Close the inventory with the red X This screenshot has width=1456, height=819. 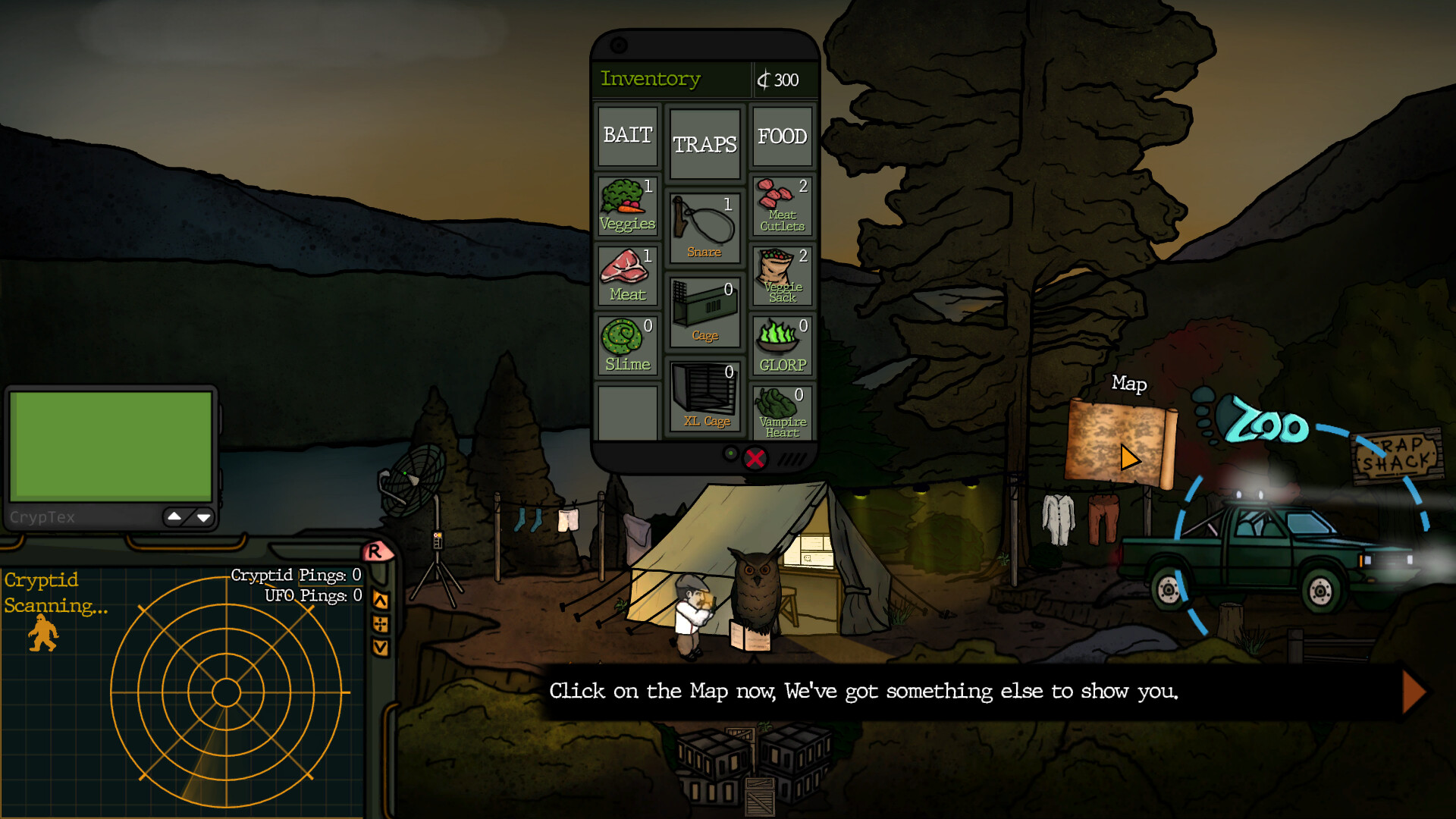click(755, 459)
